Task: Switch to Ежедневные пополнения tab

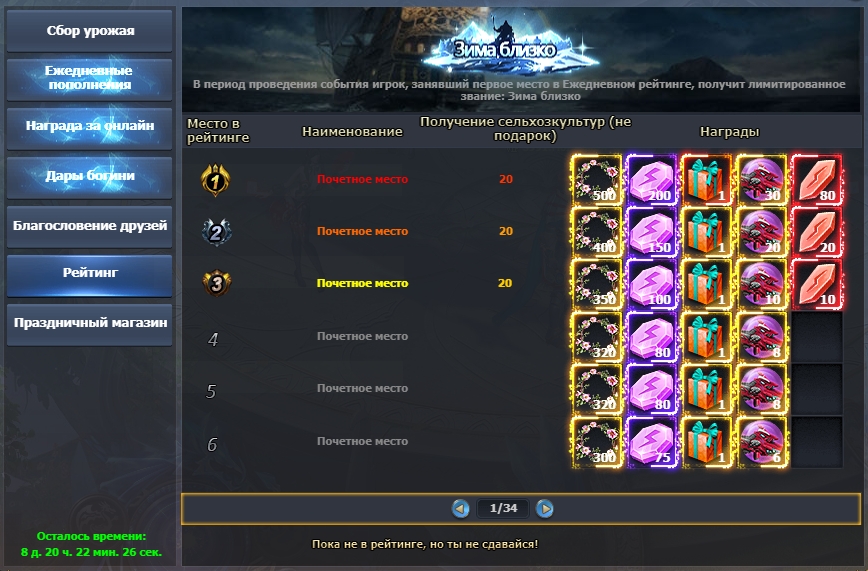Action: pos(90,78)
